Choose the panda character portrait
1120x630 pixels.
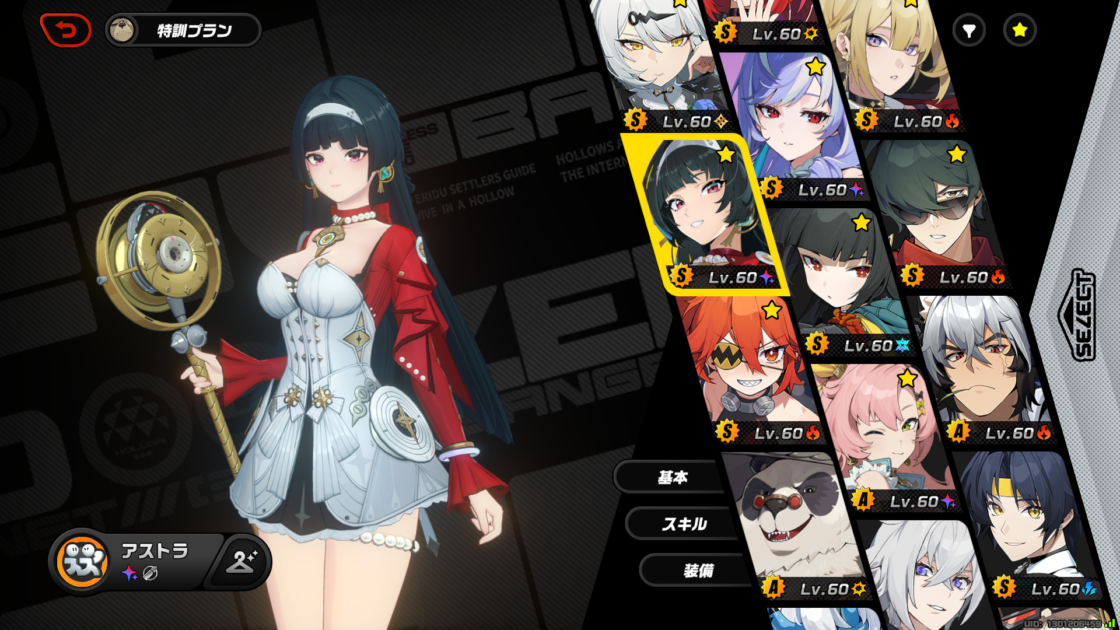(795, 520)
